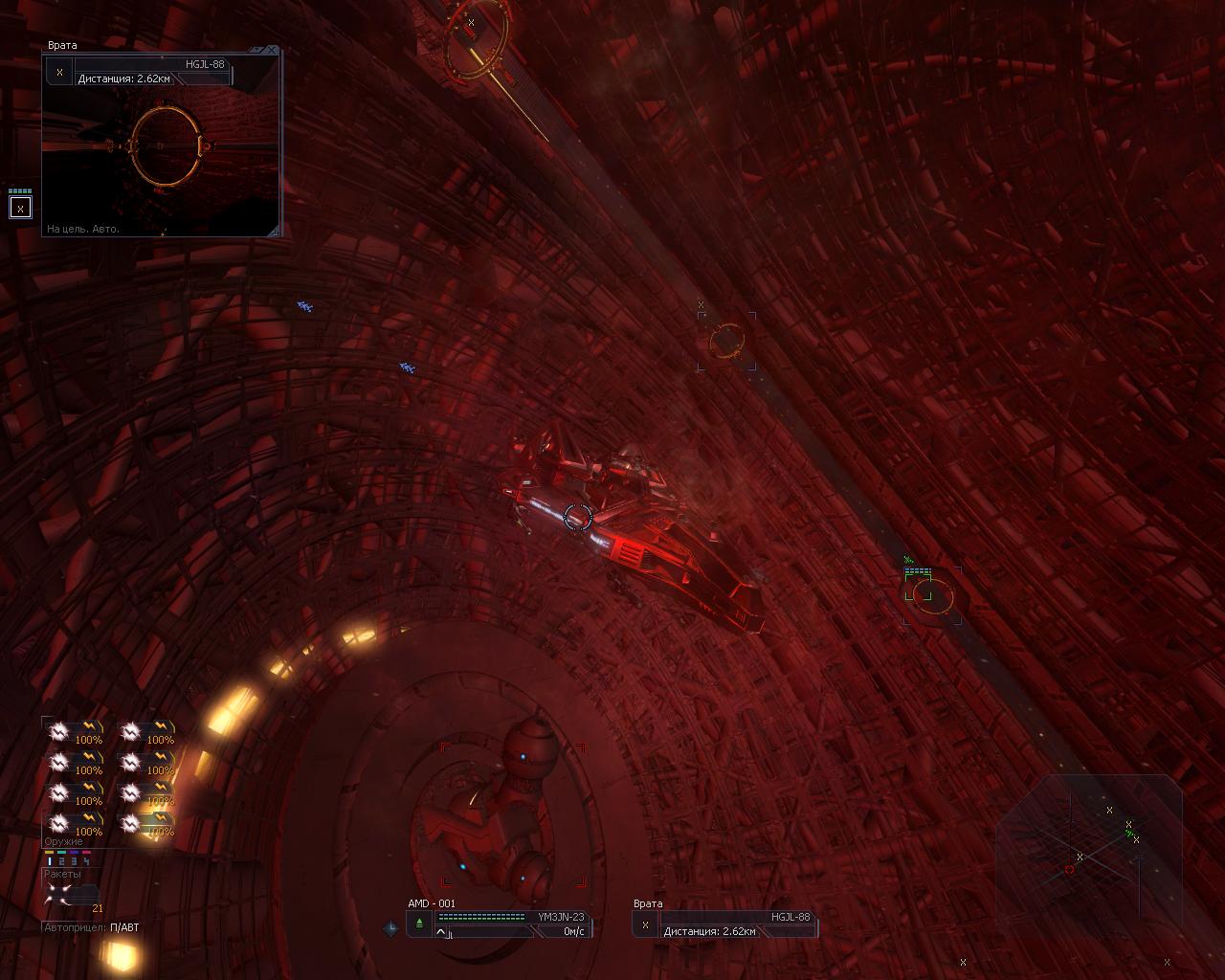The width and height of the screenshot is (1225, 980).
Task: Switch to weapon group 1
Action: pyautogui.click(x=50, y=861)
